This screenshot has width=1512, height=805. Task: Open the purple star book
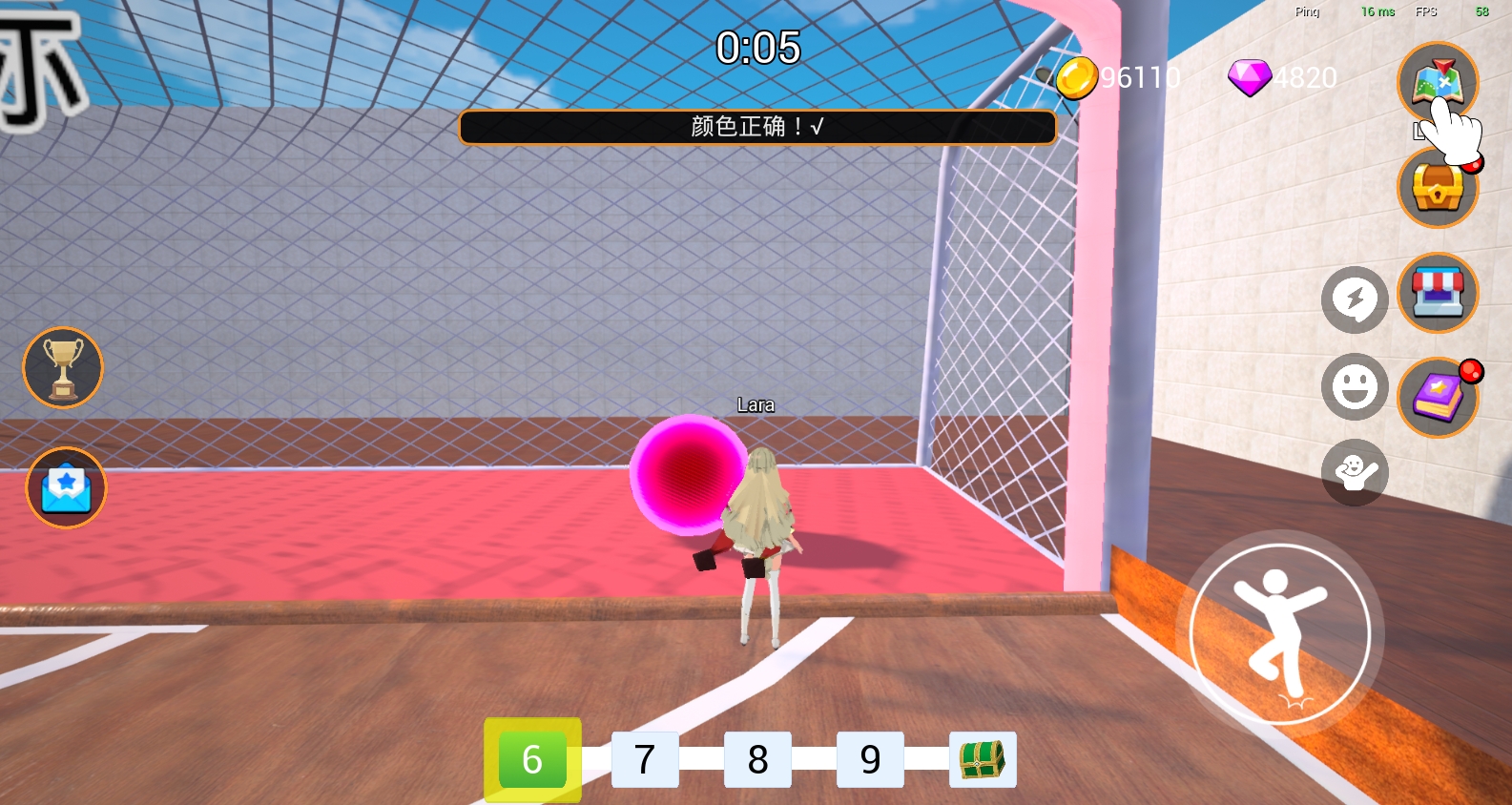pyautogui.click(x=1437, y=397)
